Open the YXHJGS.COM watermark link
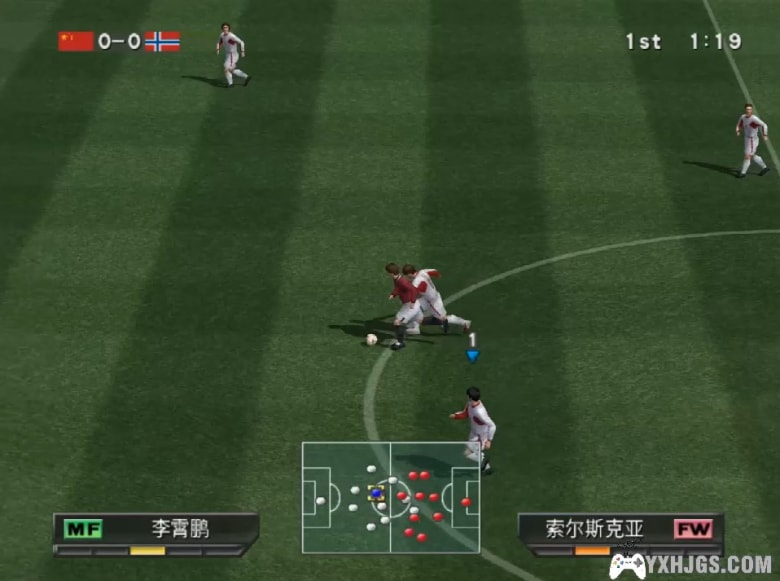 690,565
